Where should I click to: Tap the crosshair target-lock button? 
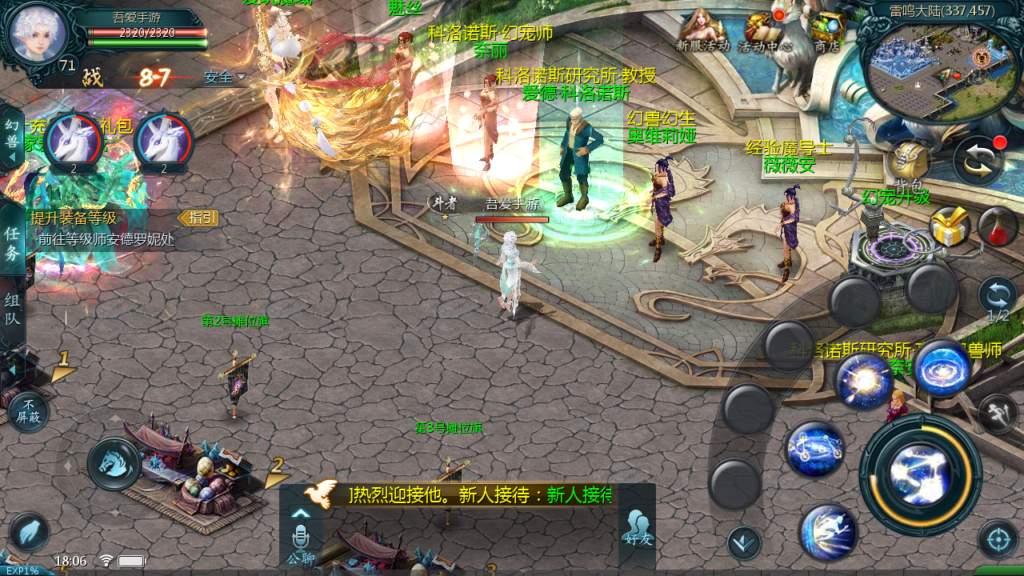coord(997,539)
